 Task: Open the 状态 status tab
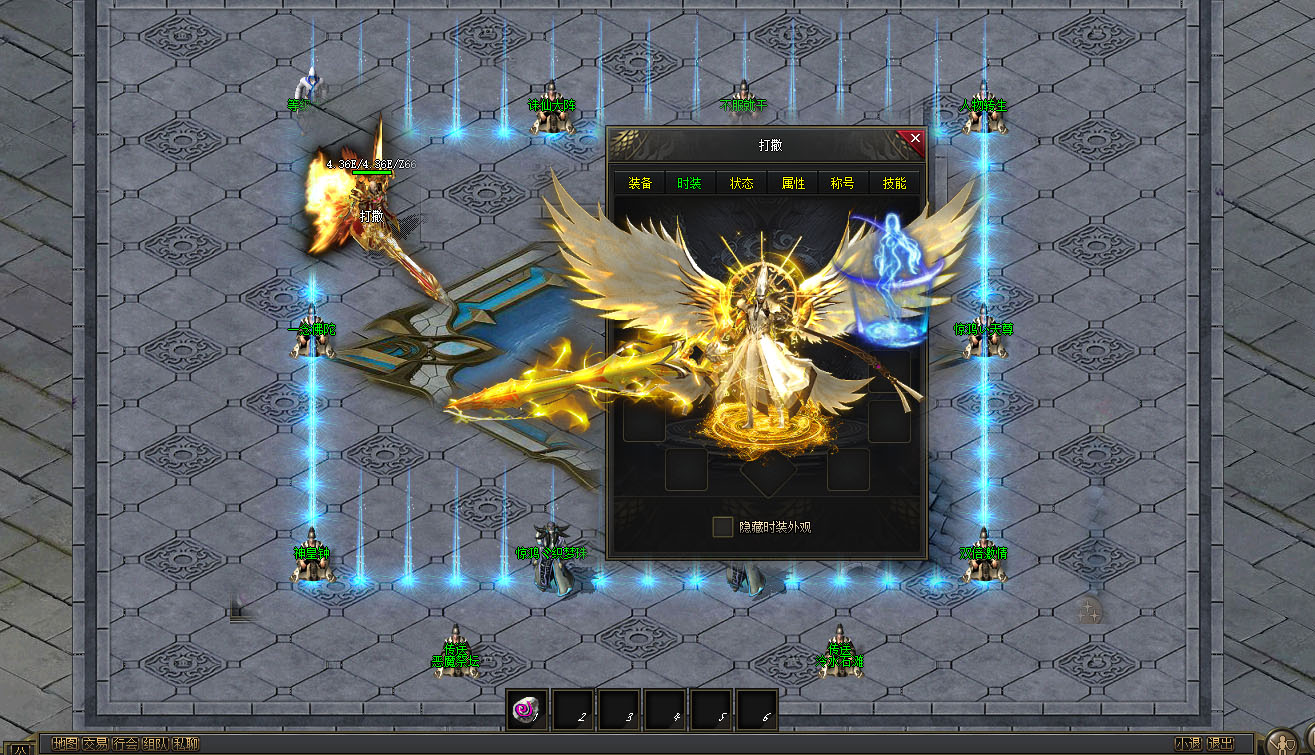pyautogui.click(x=741, y=183)
